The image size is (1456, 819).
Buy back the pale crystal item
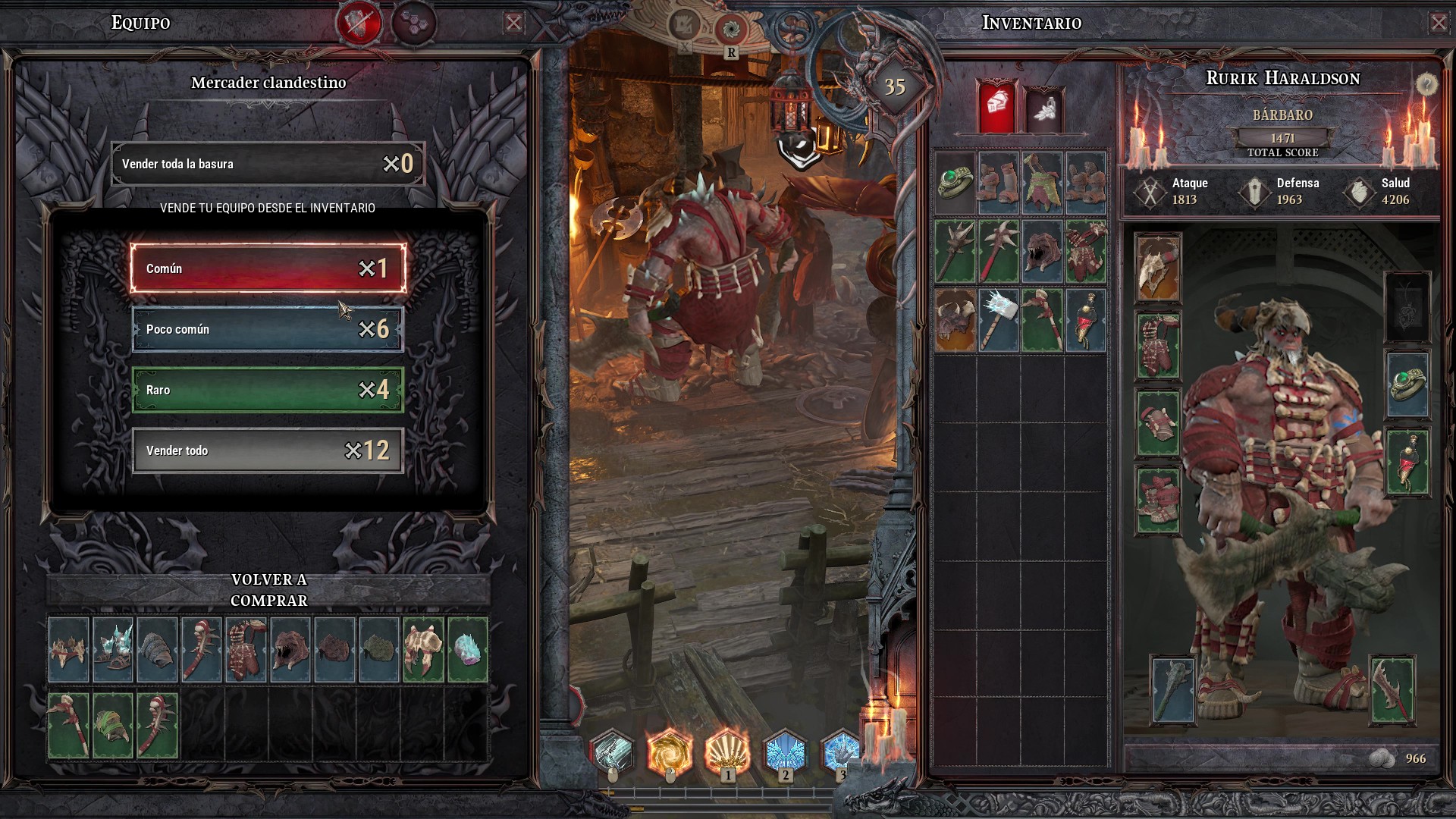467,650
